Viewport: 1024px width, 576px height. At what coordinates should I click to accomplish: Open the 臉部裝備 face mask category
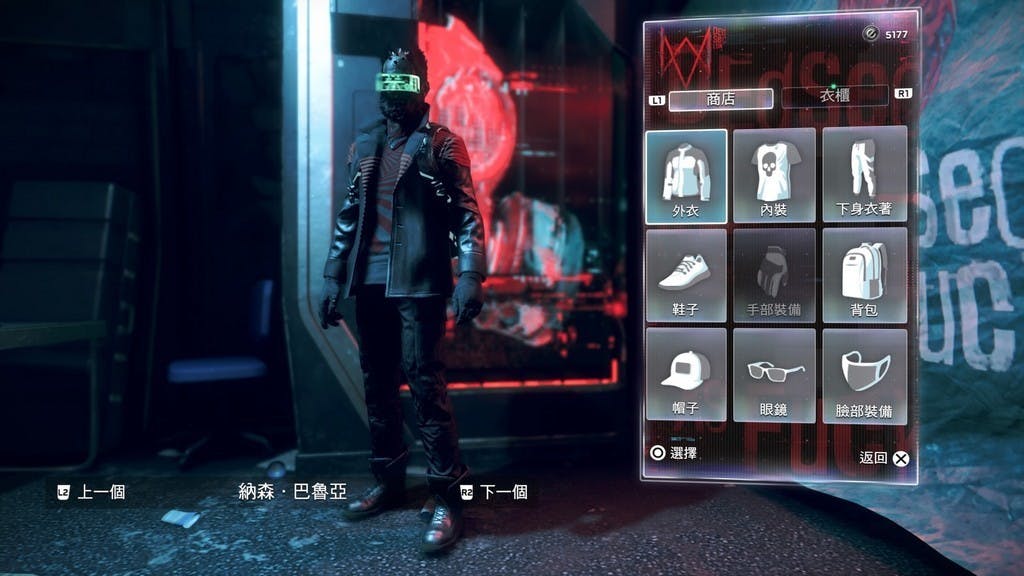point(864,375)
